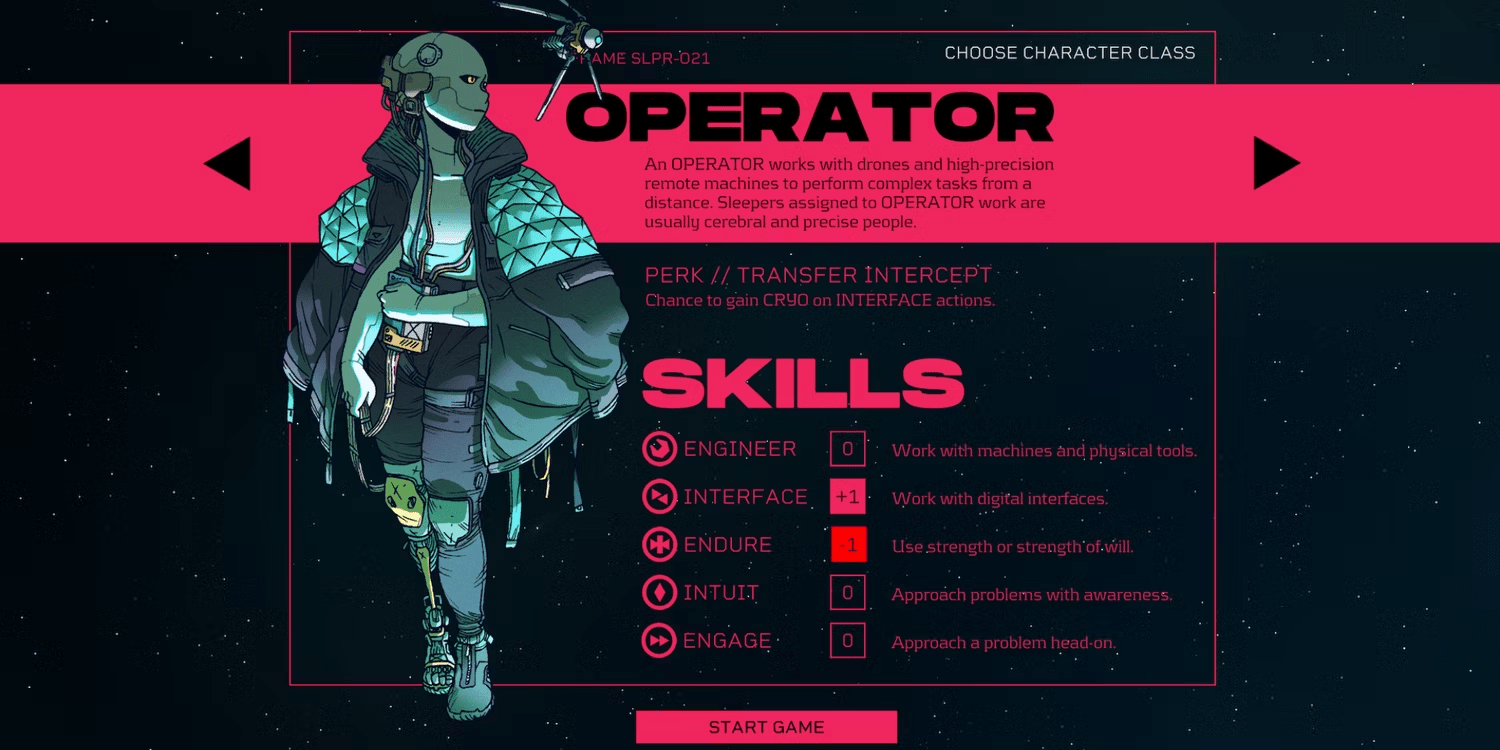Click the INTERFACE +1 value box
This screenshot has width=1500, height=750.
847,497
